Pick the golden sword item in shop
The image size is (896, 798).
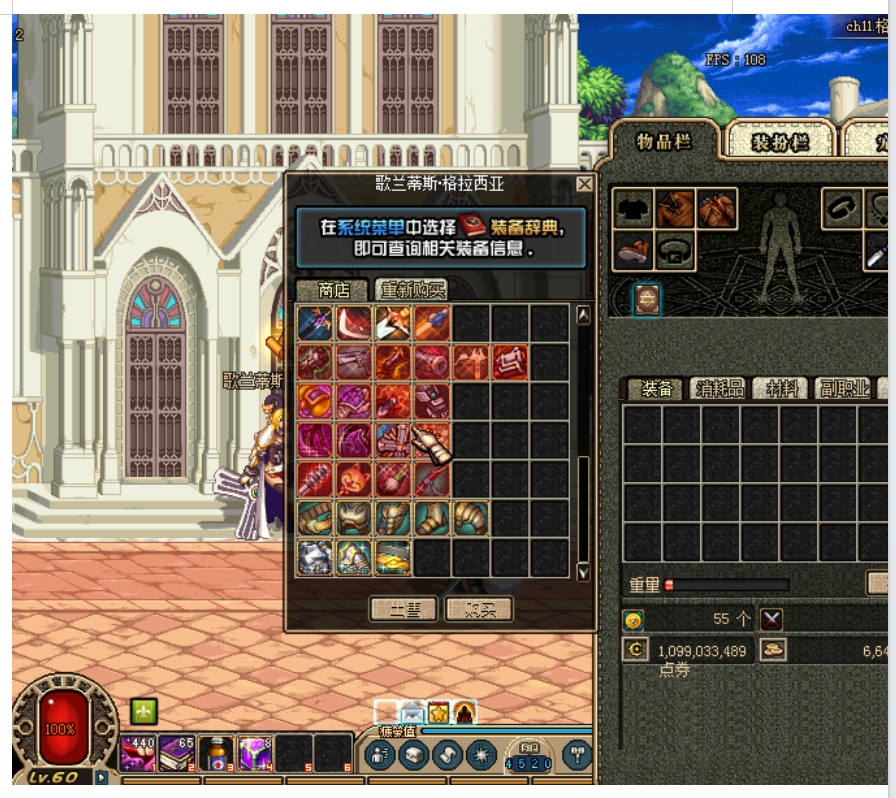[393, 558]
